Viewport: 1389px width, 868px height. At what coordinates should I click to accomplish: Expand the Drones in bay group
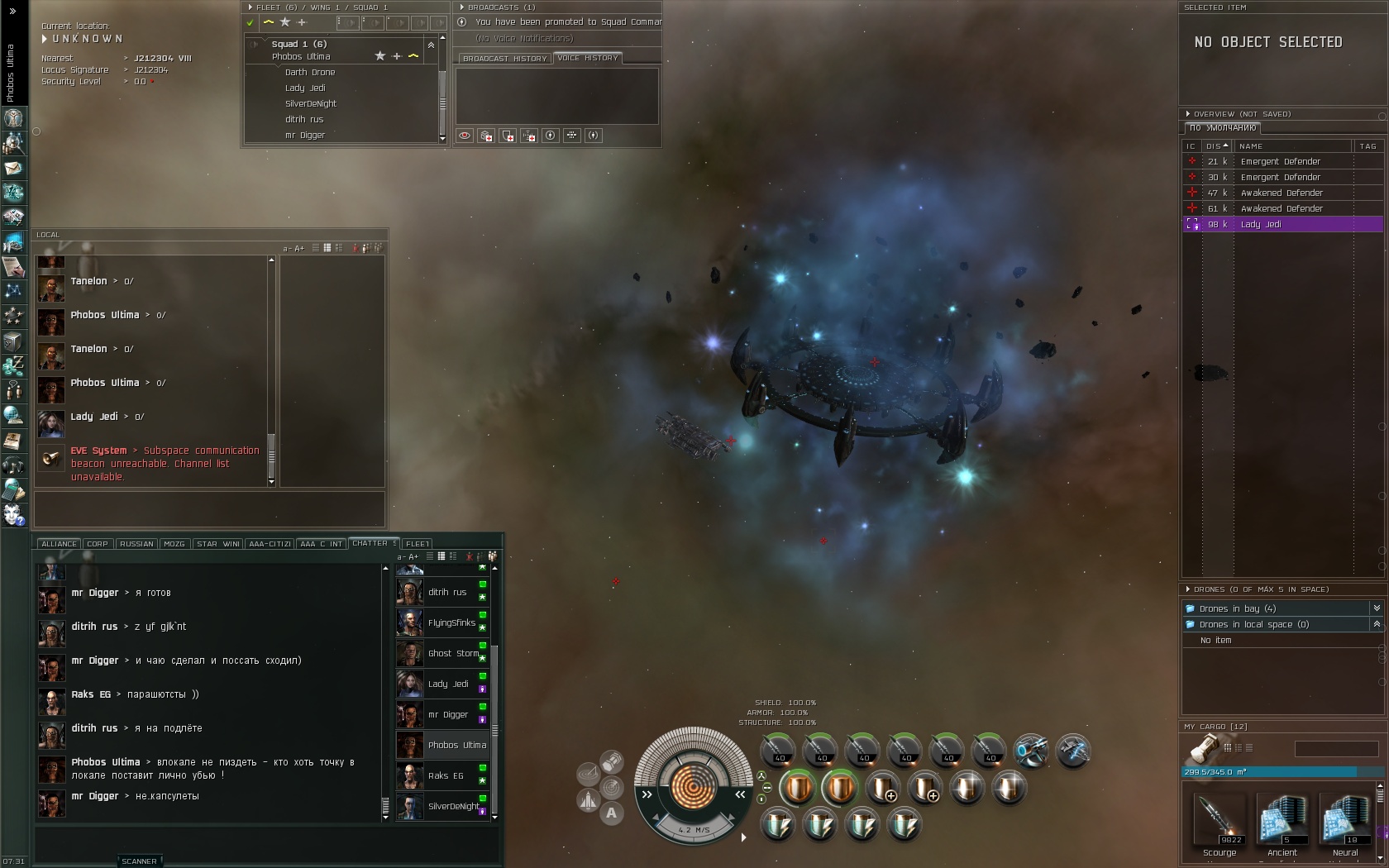click(x=1237, y=608)
